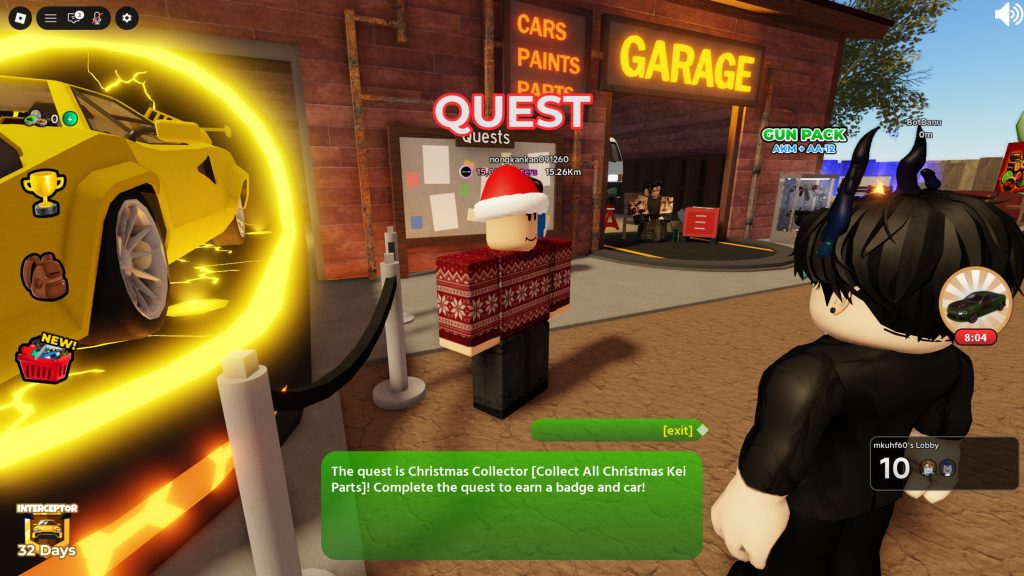
Task: Click the green quest dialogue box
Action: tap(511, 505)
